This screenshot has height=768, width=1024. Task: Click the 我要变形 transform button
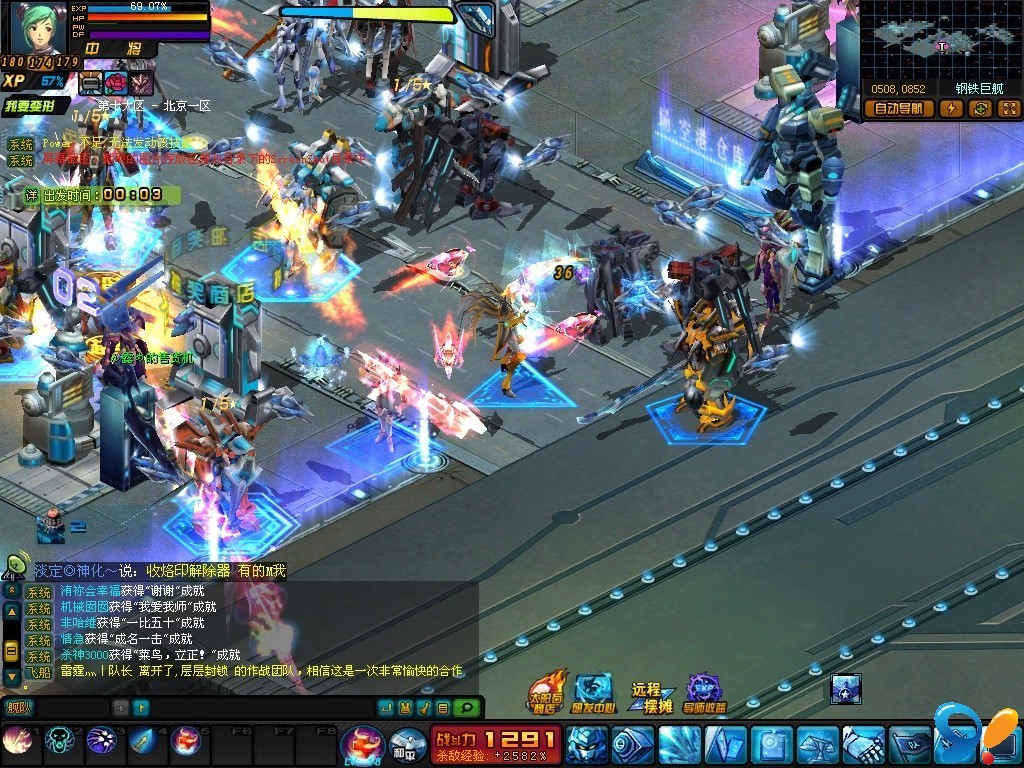[35, 105]
